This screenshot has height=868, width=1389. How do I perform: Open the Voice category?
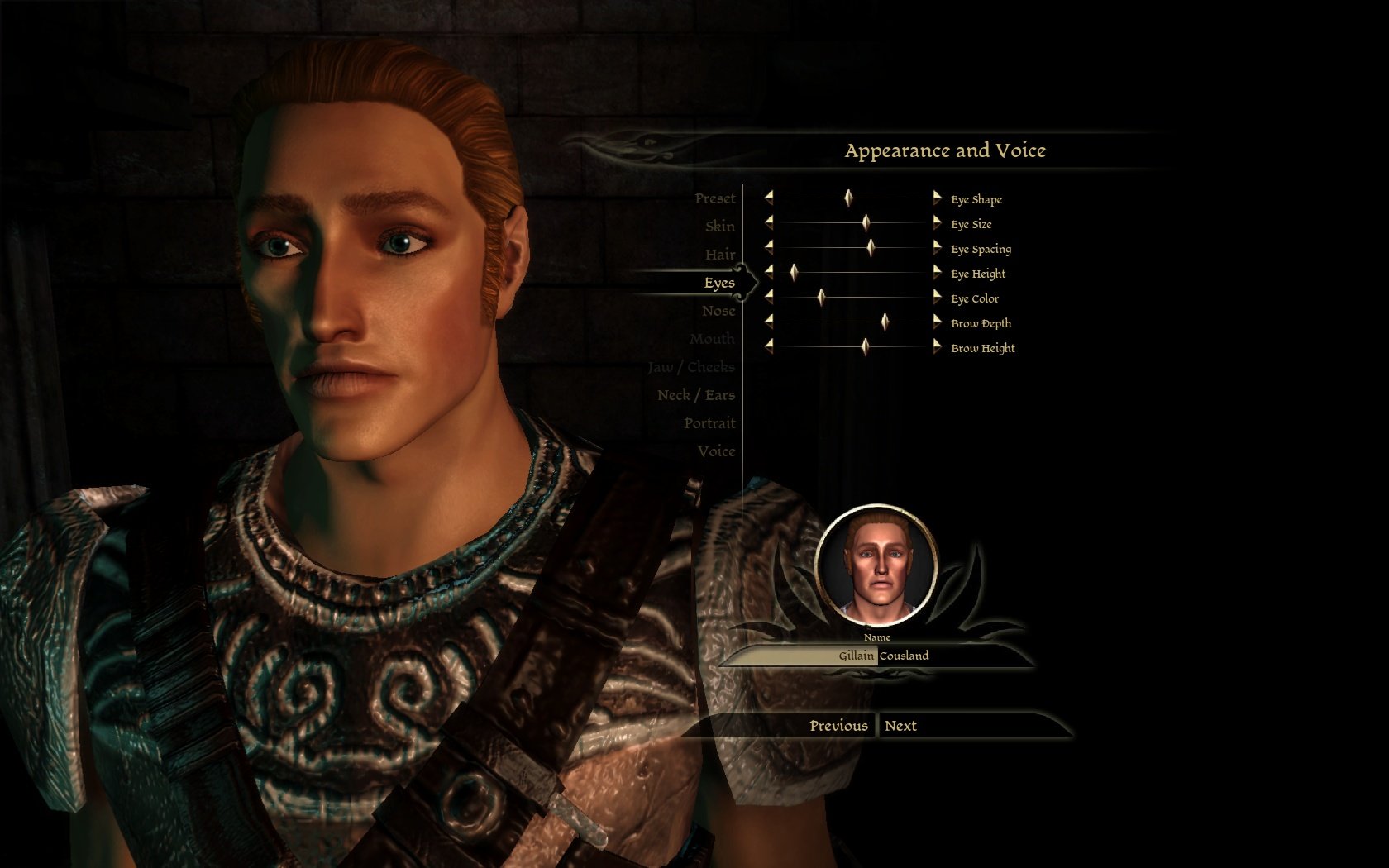(716, 451)
